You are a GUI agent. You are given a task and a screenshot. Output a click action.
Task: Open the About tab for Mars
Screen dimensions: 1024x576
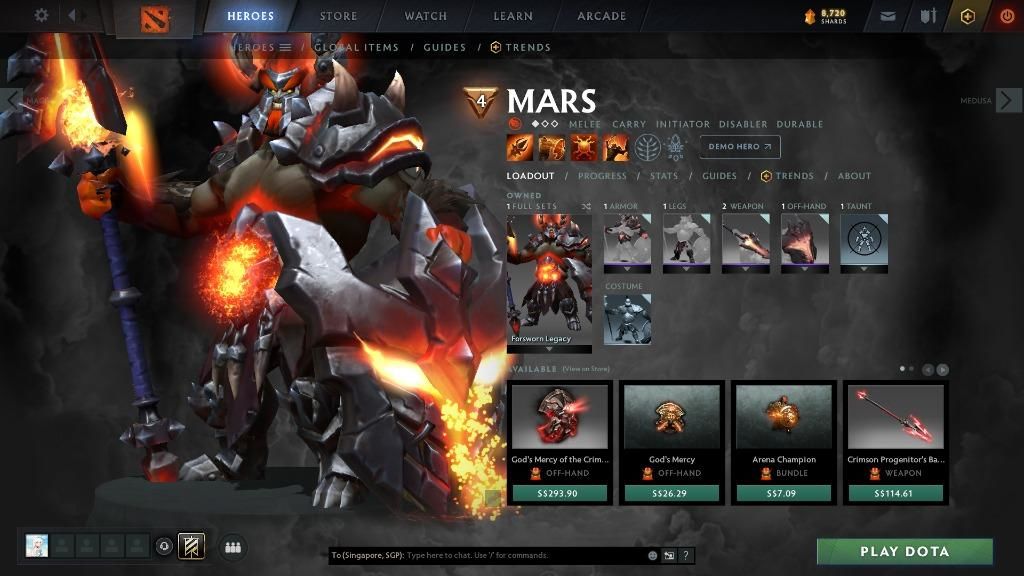pos(854,176)
